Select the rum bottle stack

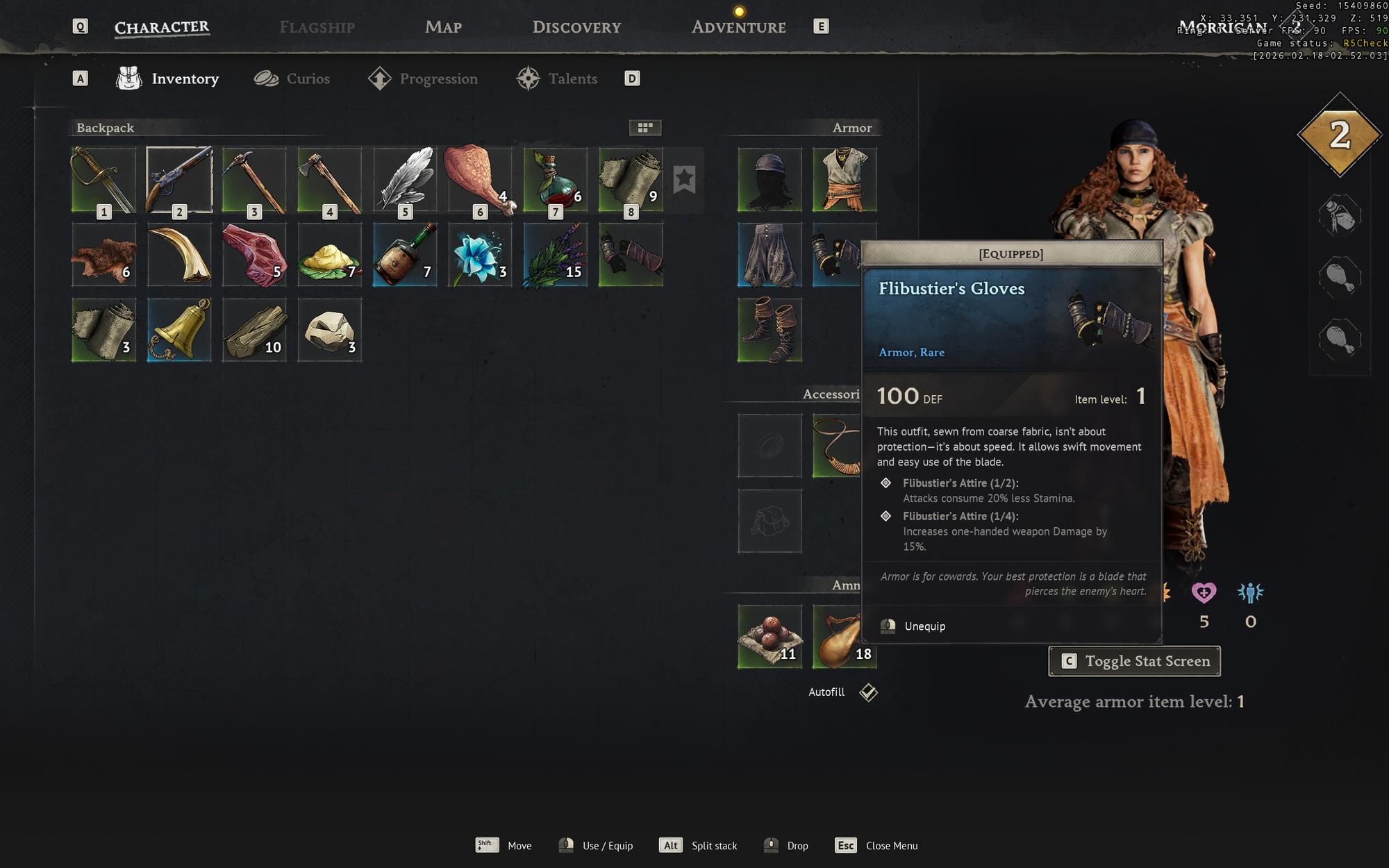(405, 255)
